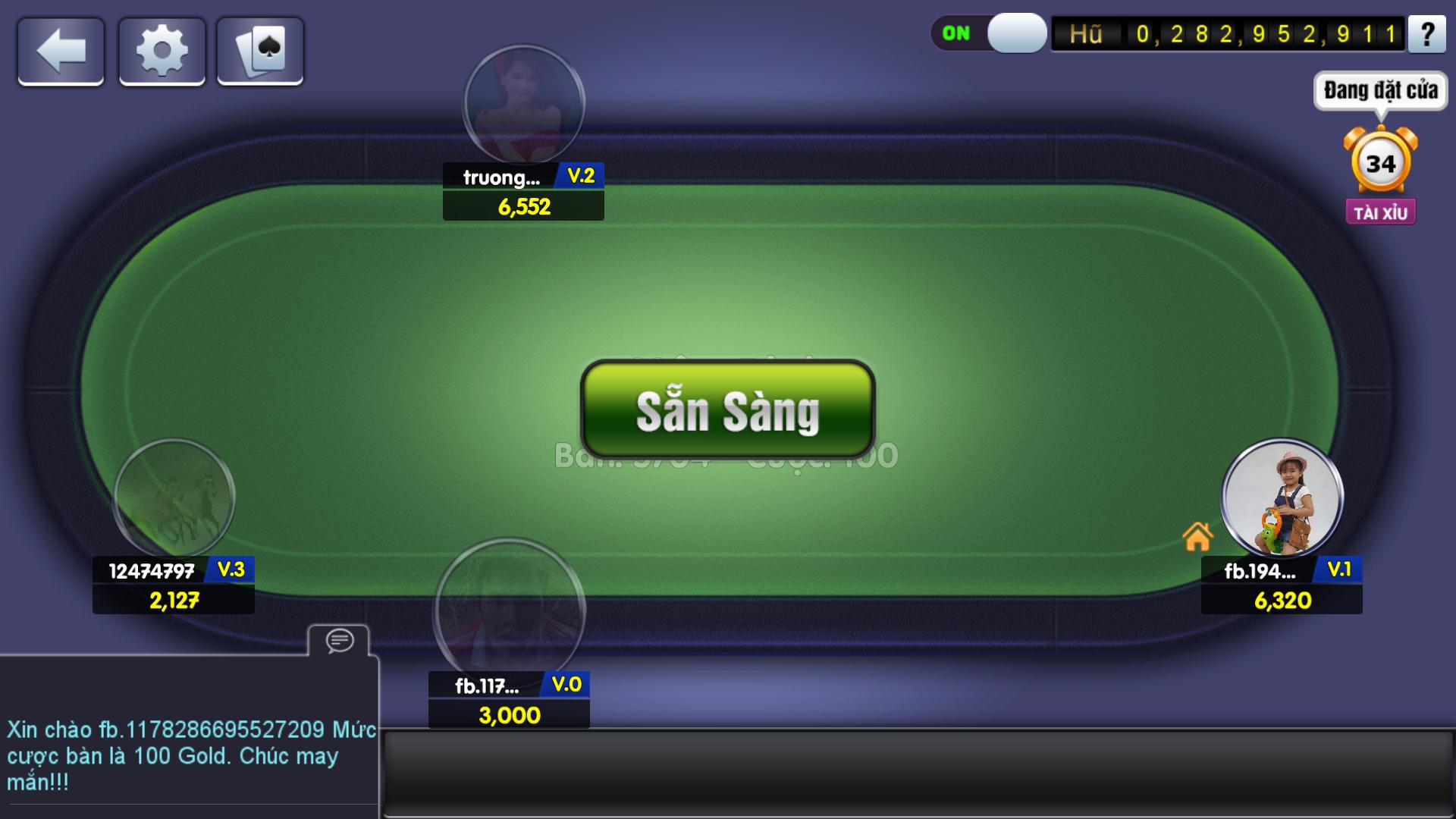Viewport: 1456px width, 819px height.
Task: View player fb.117's avatar
Action: click(x=509, y=610)
